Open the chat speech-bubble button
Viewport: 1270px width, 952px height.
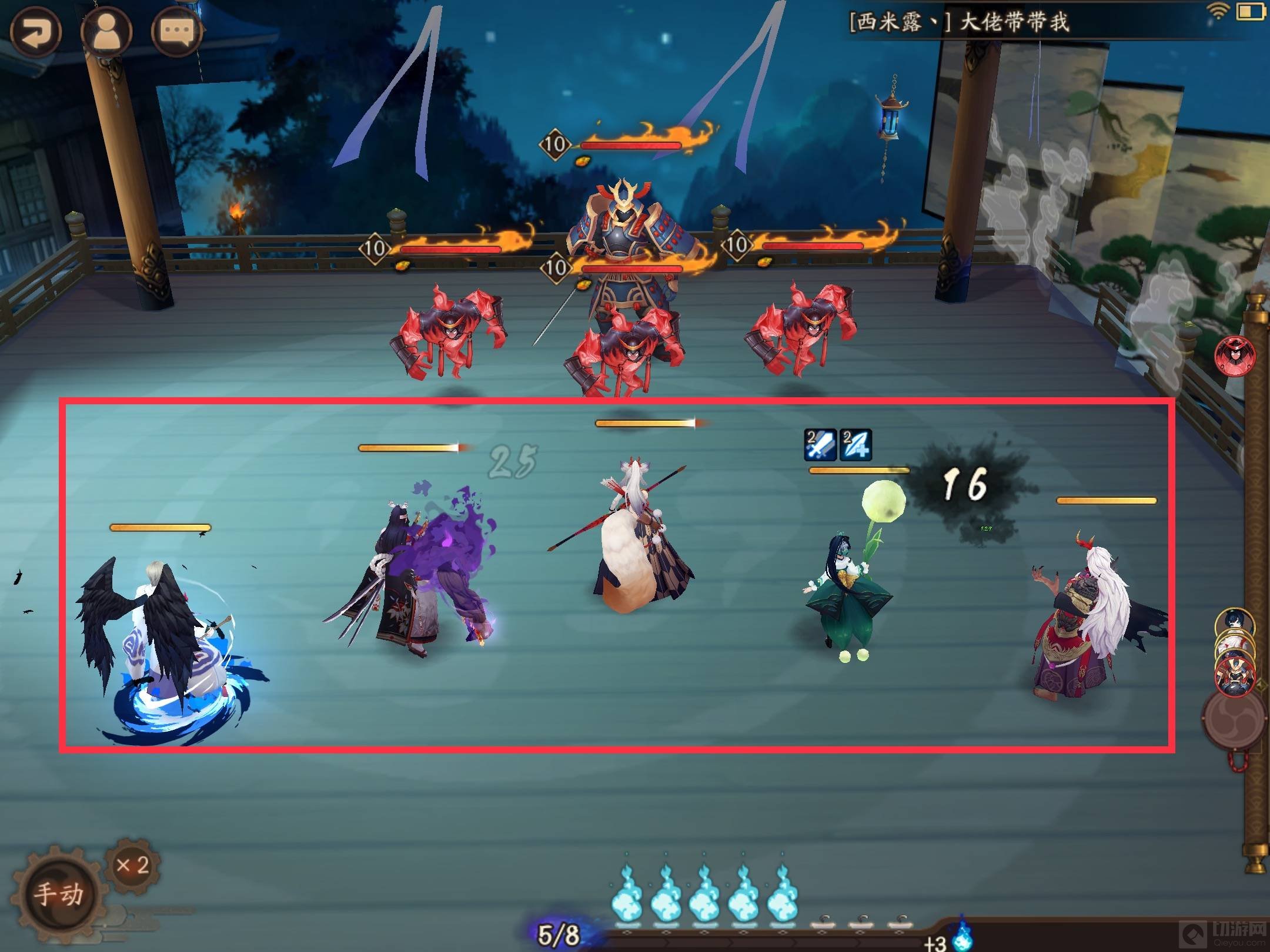[177, 32]
